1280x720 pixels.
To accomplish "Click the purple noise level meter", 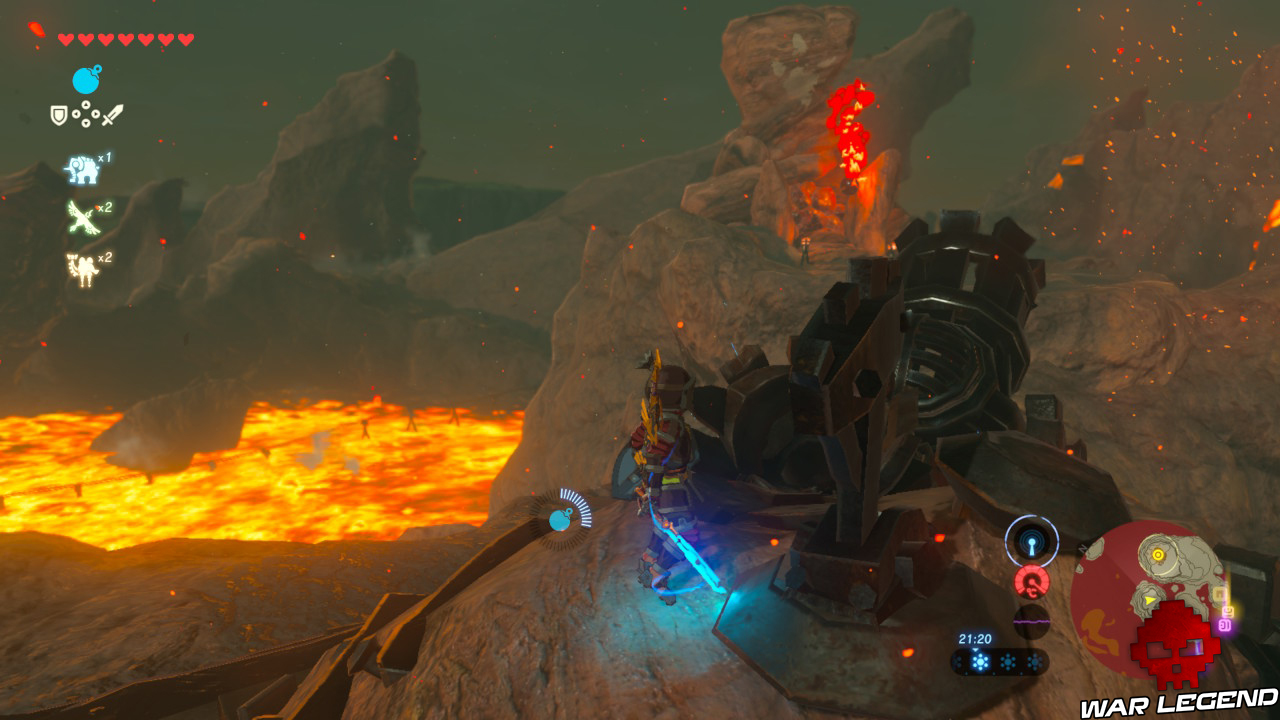I will tap(1031, 621).
